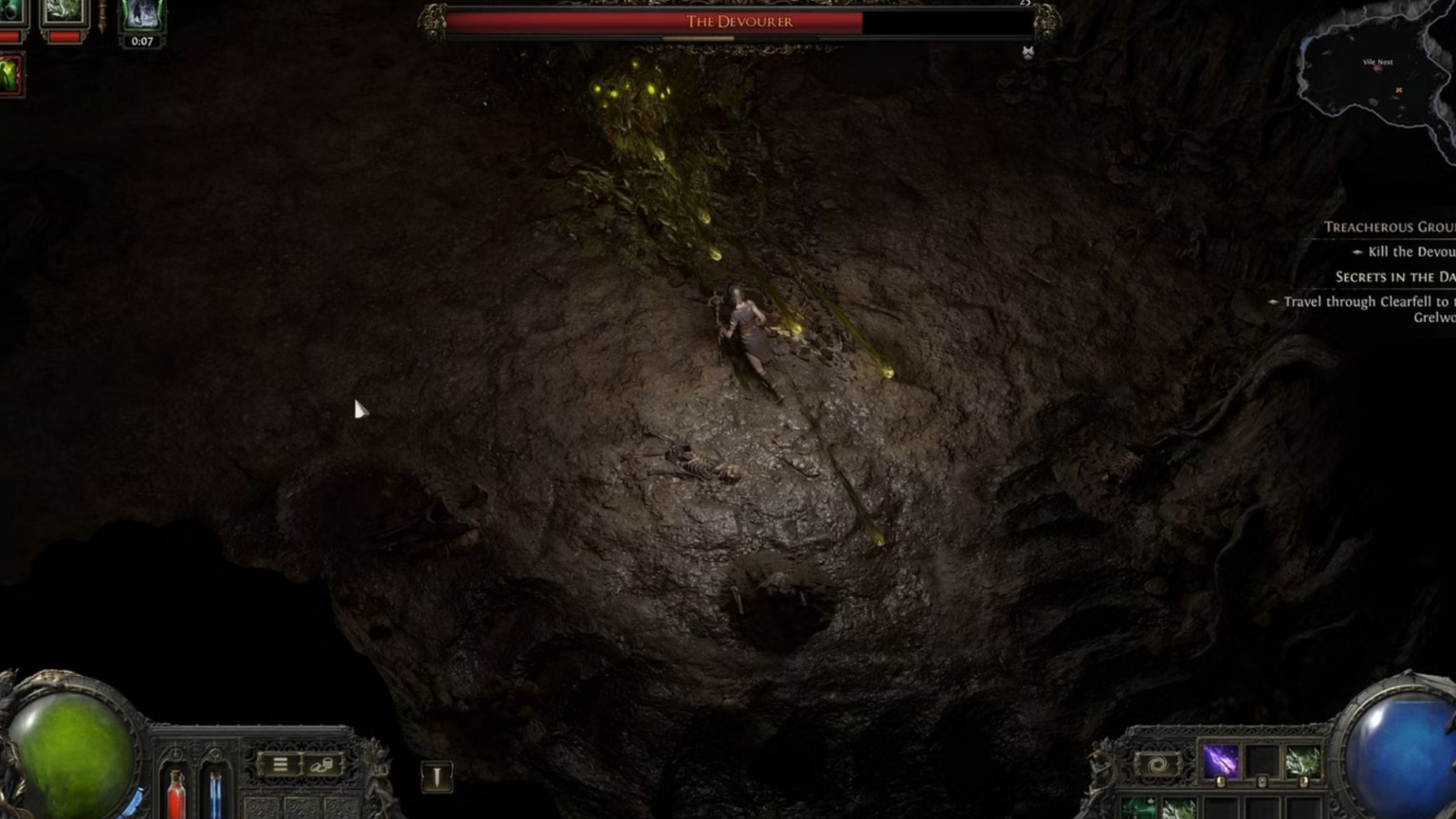Screen dimensions: 1456x819
Task: Select the purple spear skill icon
Action: (x=1221, y=761)
